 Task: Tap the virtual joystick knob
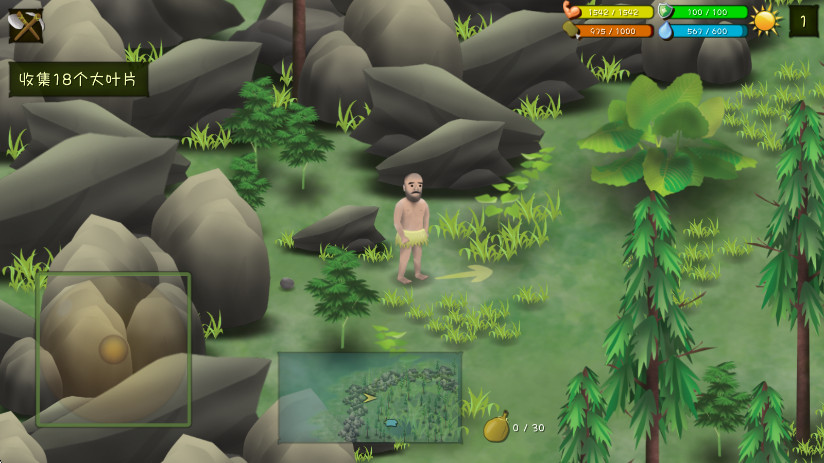pyautogui.click(x=113, y=349)
